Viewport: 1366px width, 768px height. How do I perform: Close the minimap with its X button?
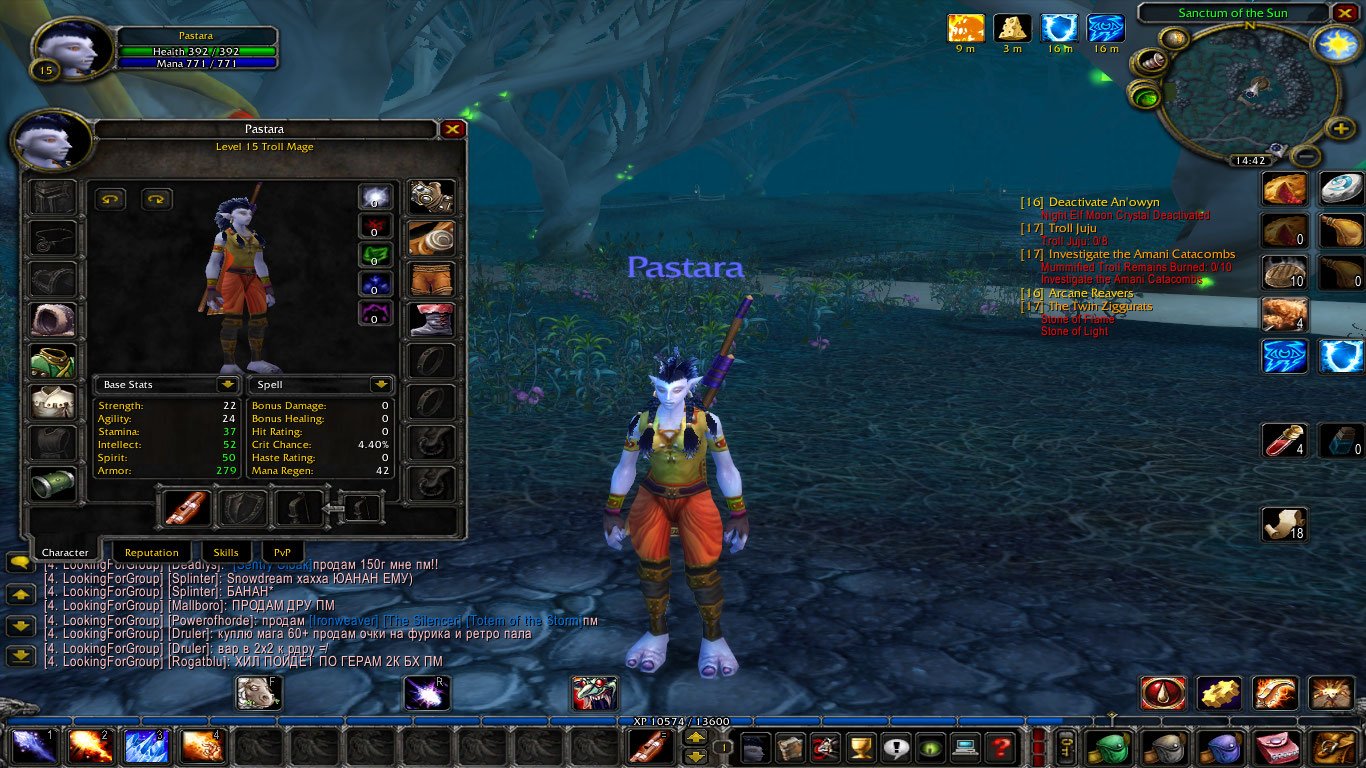pos(1344,13)
